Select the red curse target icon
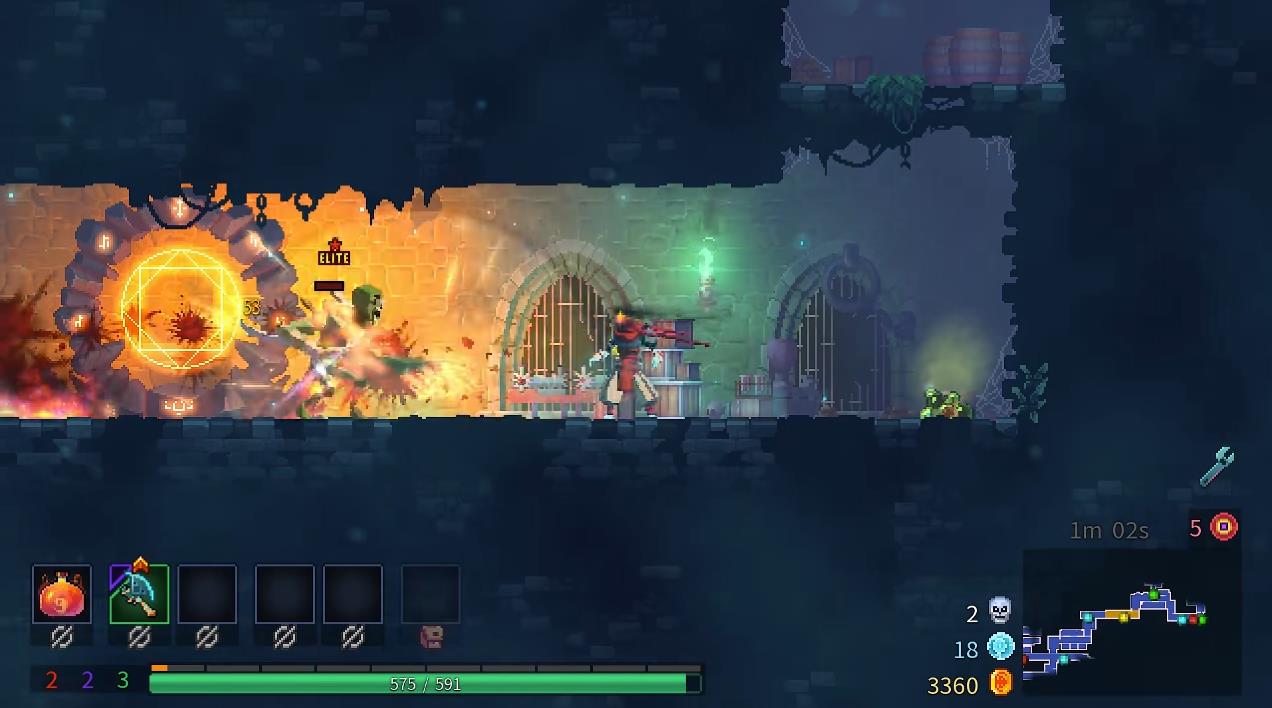The height and width of the screenshot is (708, 1272). click(1224, 527)
